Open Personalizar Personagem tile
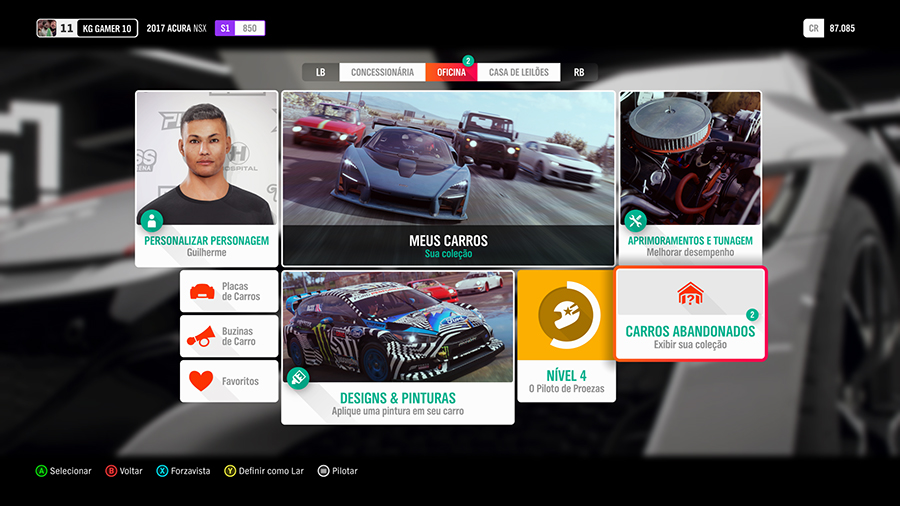900x506 pixels. coord(207,178)
